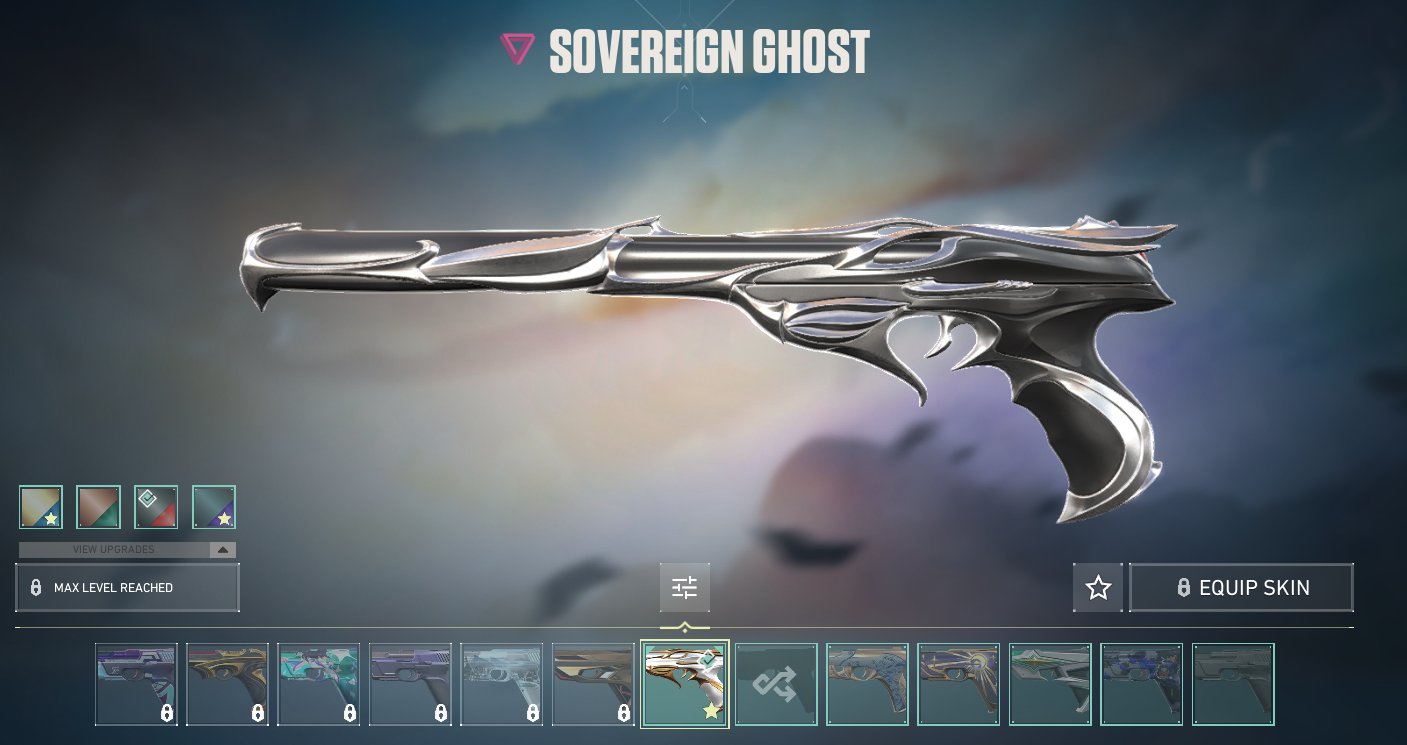Choose the copper and green variant swatch
Viewport: 1407px width, 745px height.
tap(98, 507)
